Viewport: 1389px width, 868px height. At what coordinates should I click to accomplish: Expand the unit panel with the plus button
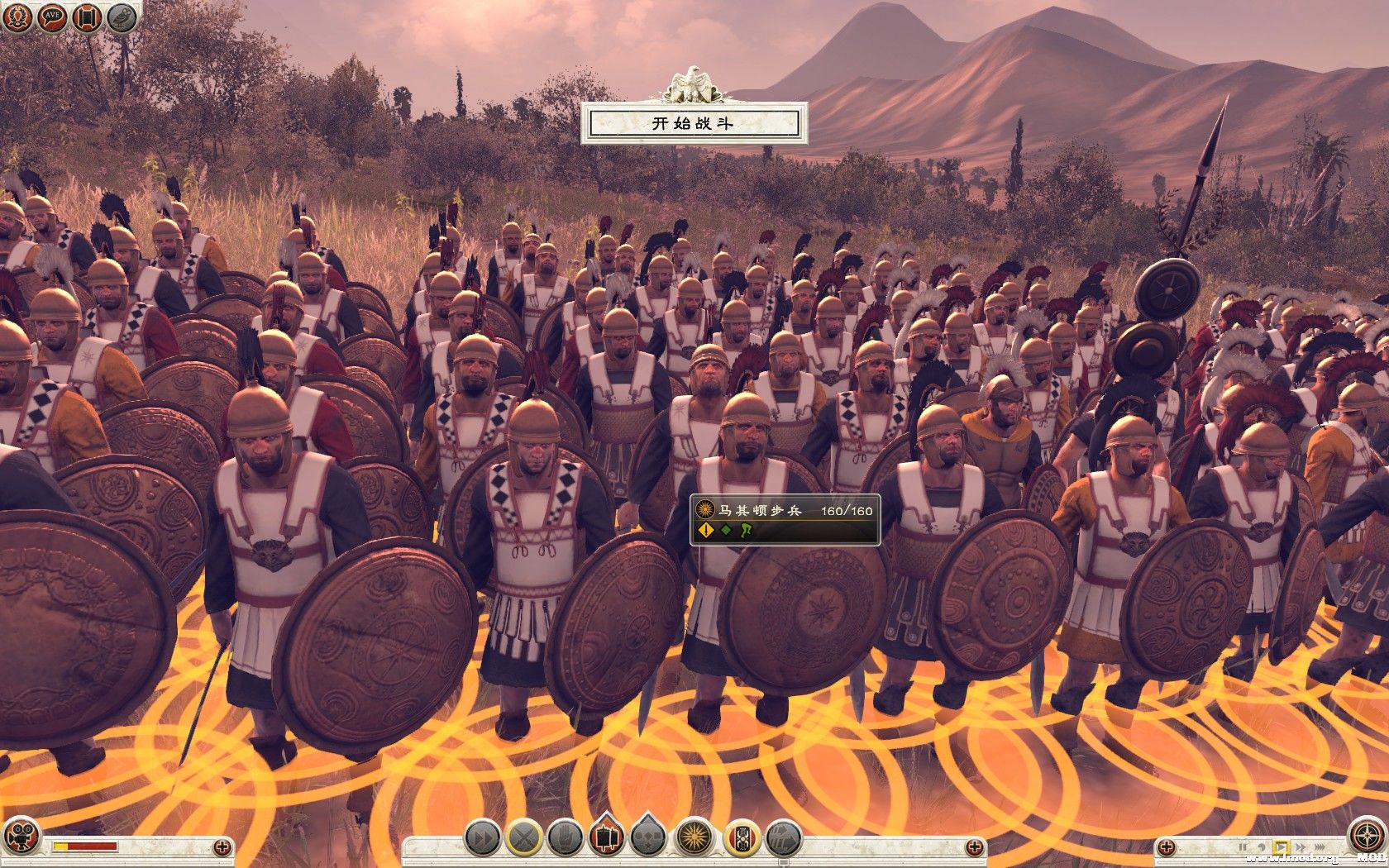(x=976, y=847)
